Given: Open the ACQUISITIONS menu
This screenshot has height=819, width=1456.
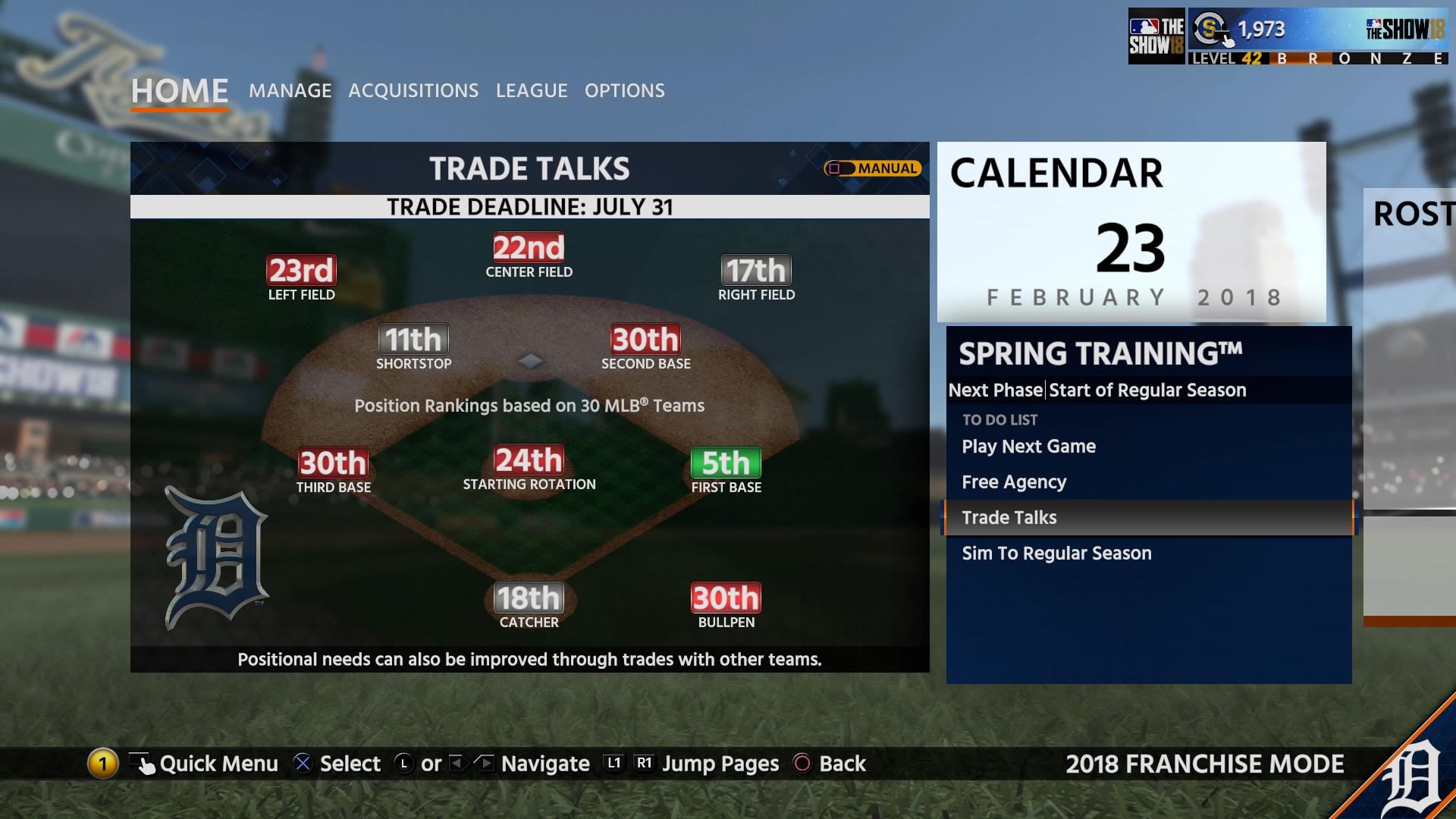Looking at the screenshot, I should click(x=413, y=90).
